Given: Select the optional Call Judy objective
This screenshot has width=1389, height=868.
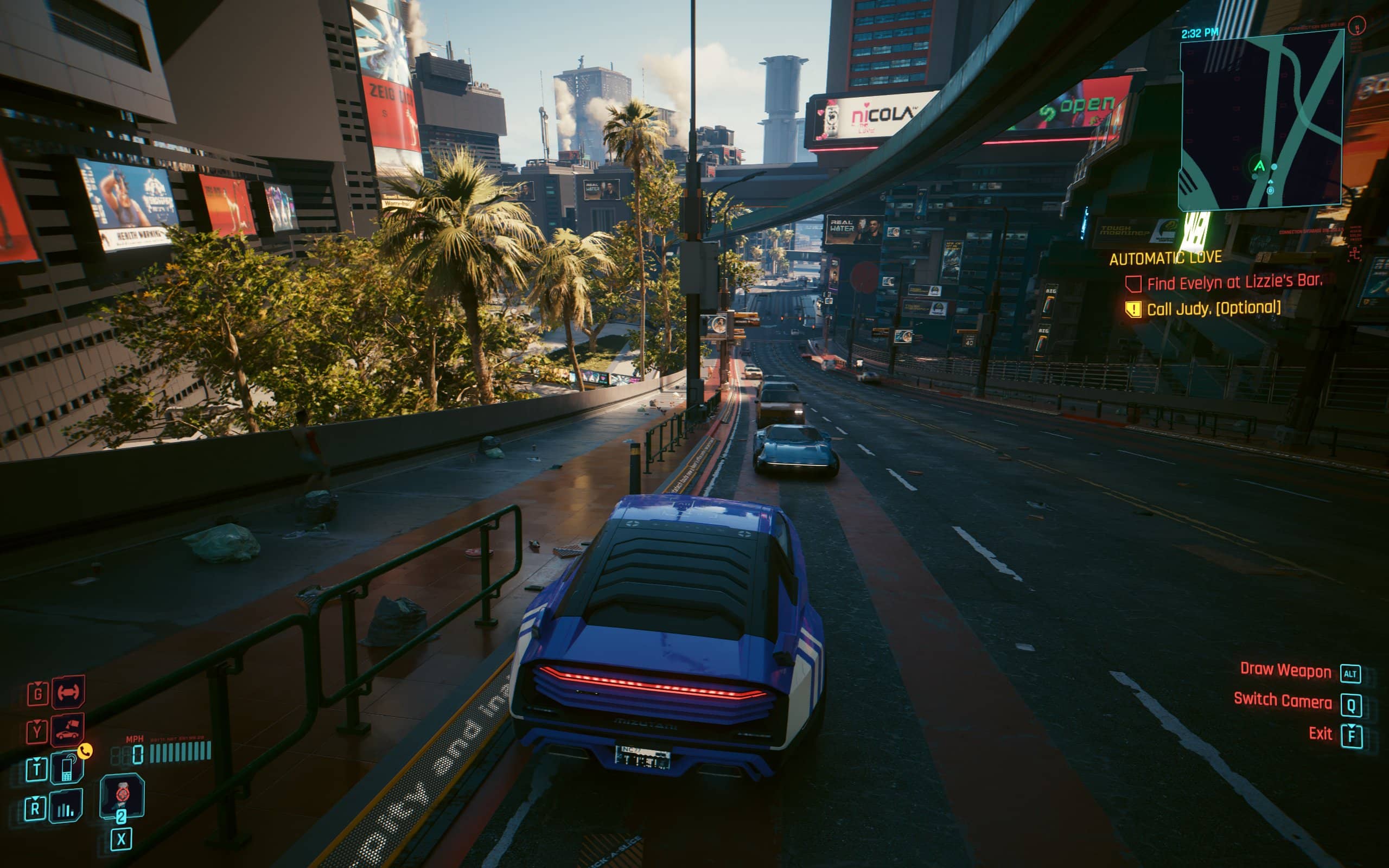Looking at the screenshot, I should 1213,309.
